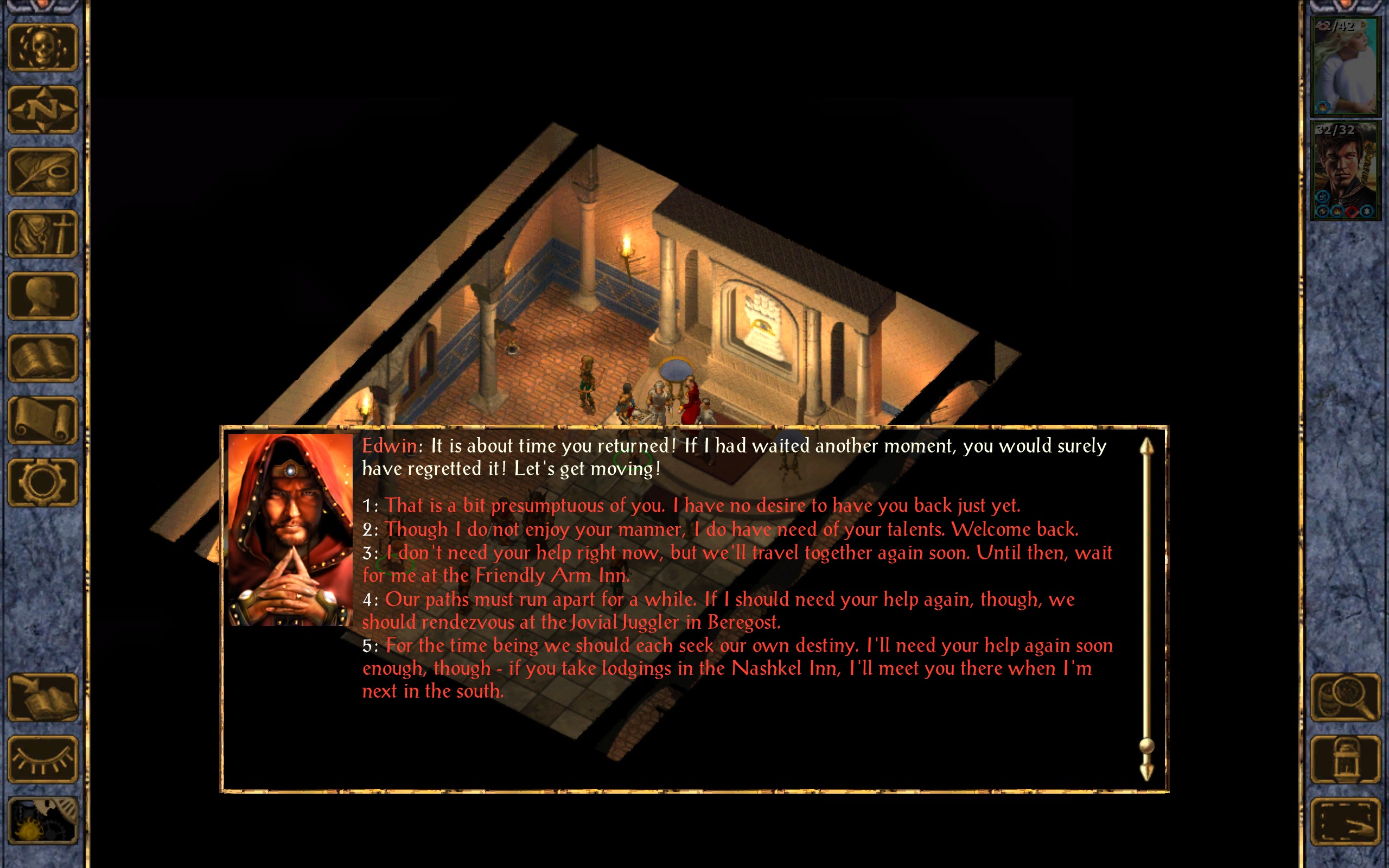Choose reply 1 refusing Edwin's return
Image resolution: width=1389 pixels, height=868 pixels.
[x=702, y=506]
